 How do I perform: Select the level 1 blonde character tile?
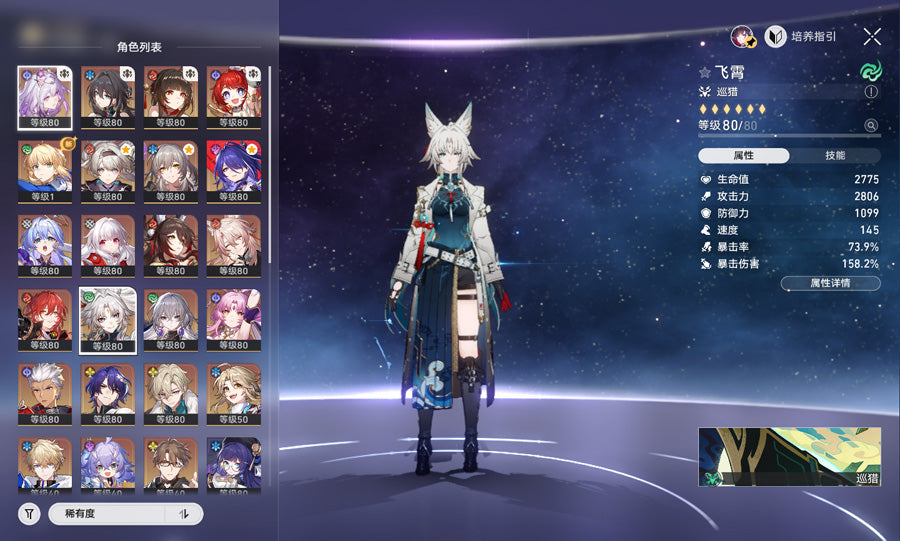click(44, 170)
